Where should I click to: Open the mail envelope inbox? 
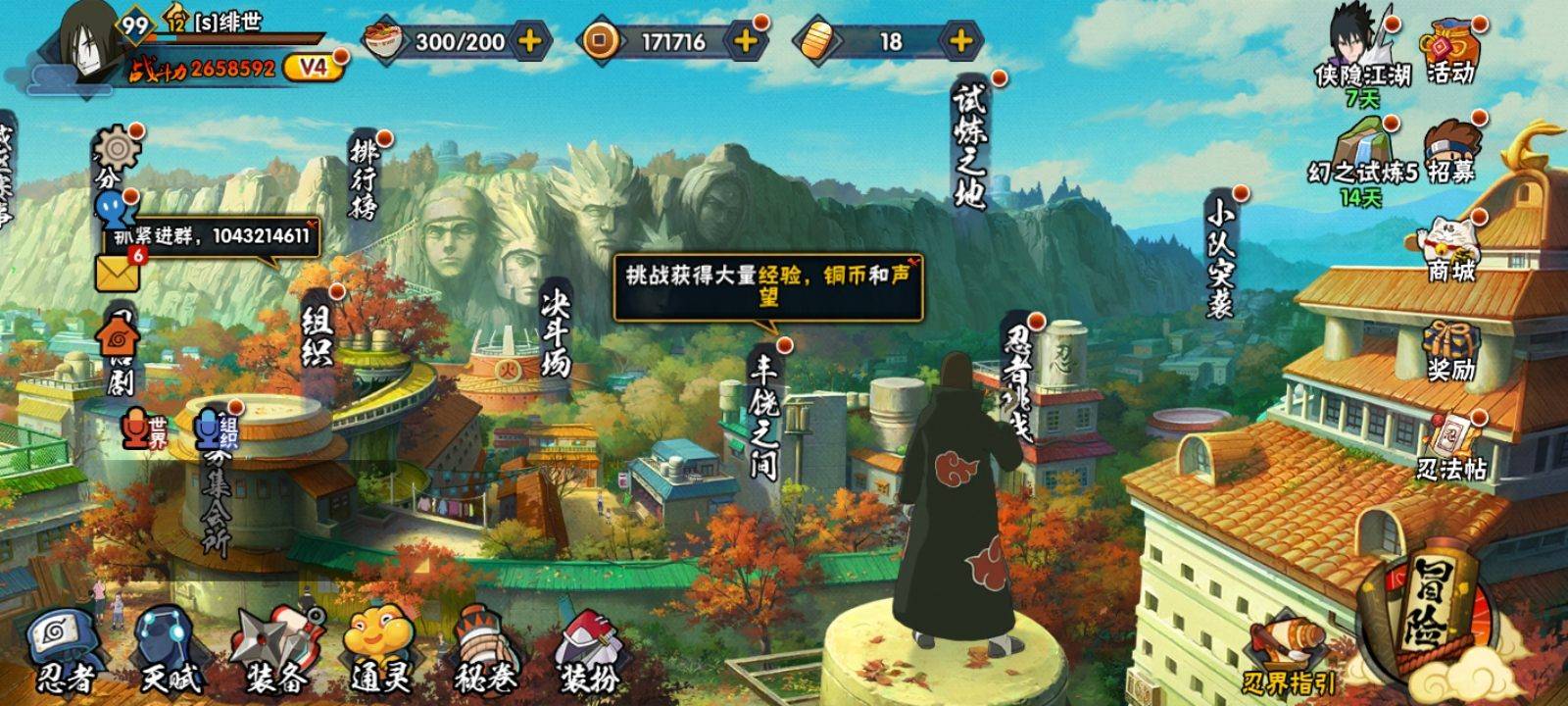[x=117, y=273]
